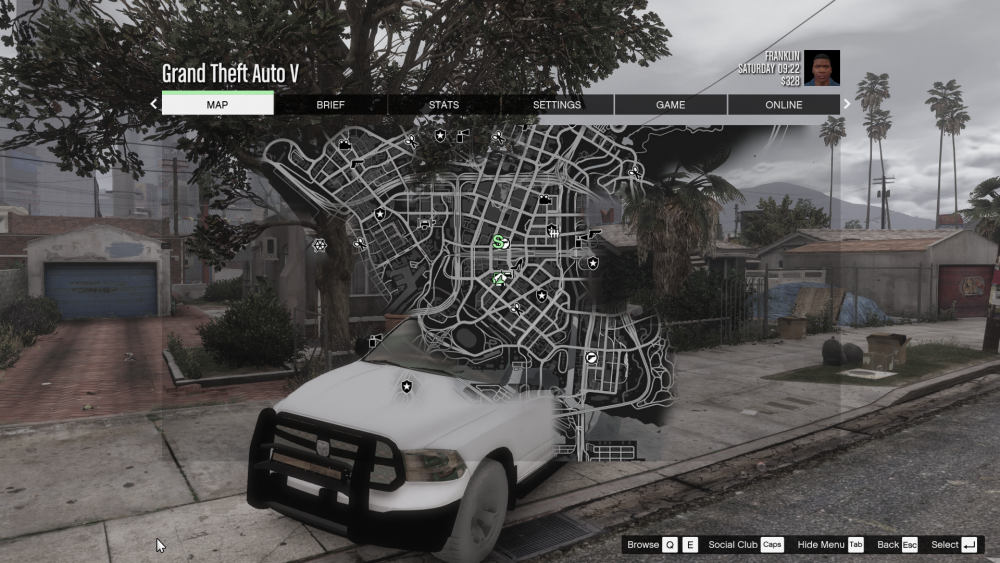This screenshot has width=1000, height=563.
Task: Select the GAME tab
Action: tap(670, 104)
